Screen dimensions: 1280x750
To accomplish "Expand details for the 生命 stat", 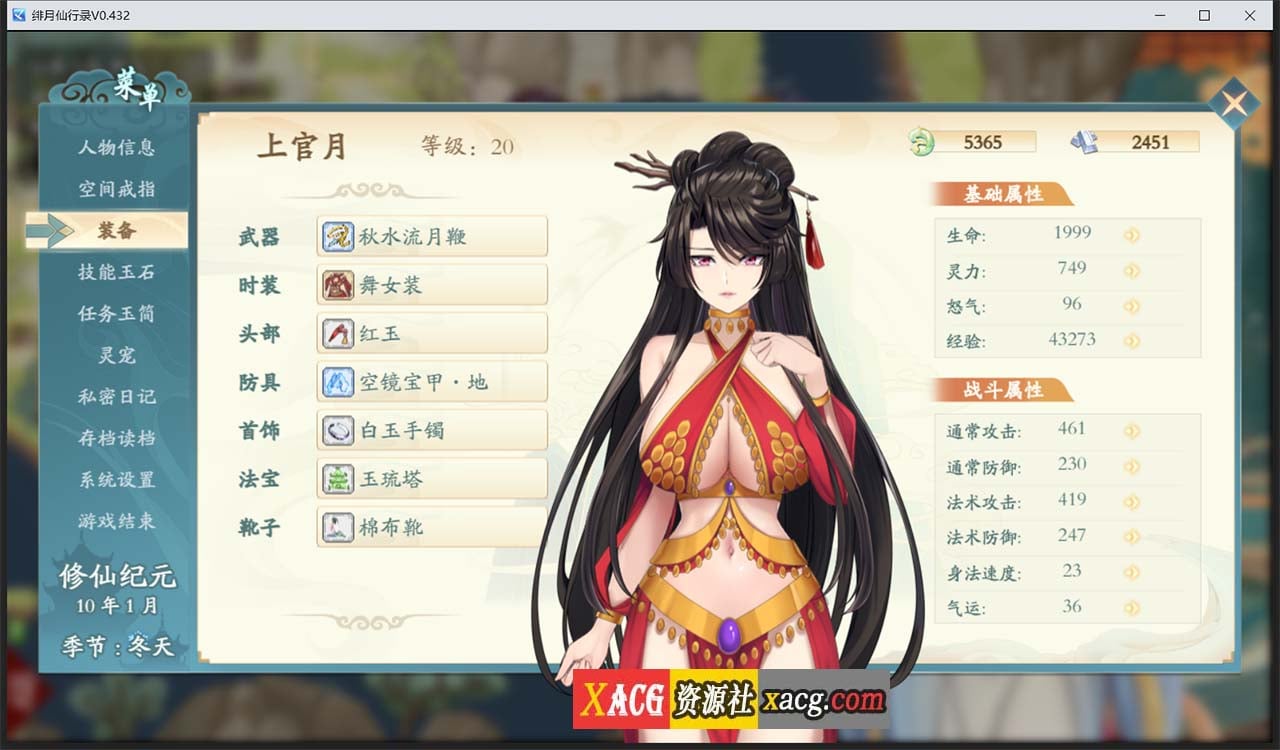I will point(1131,233).
